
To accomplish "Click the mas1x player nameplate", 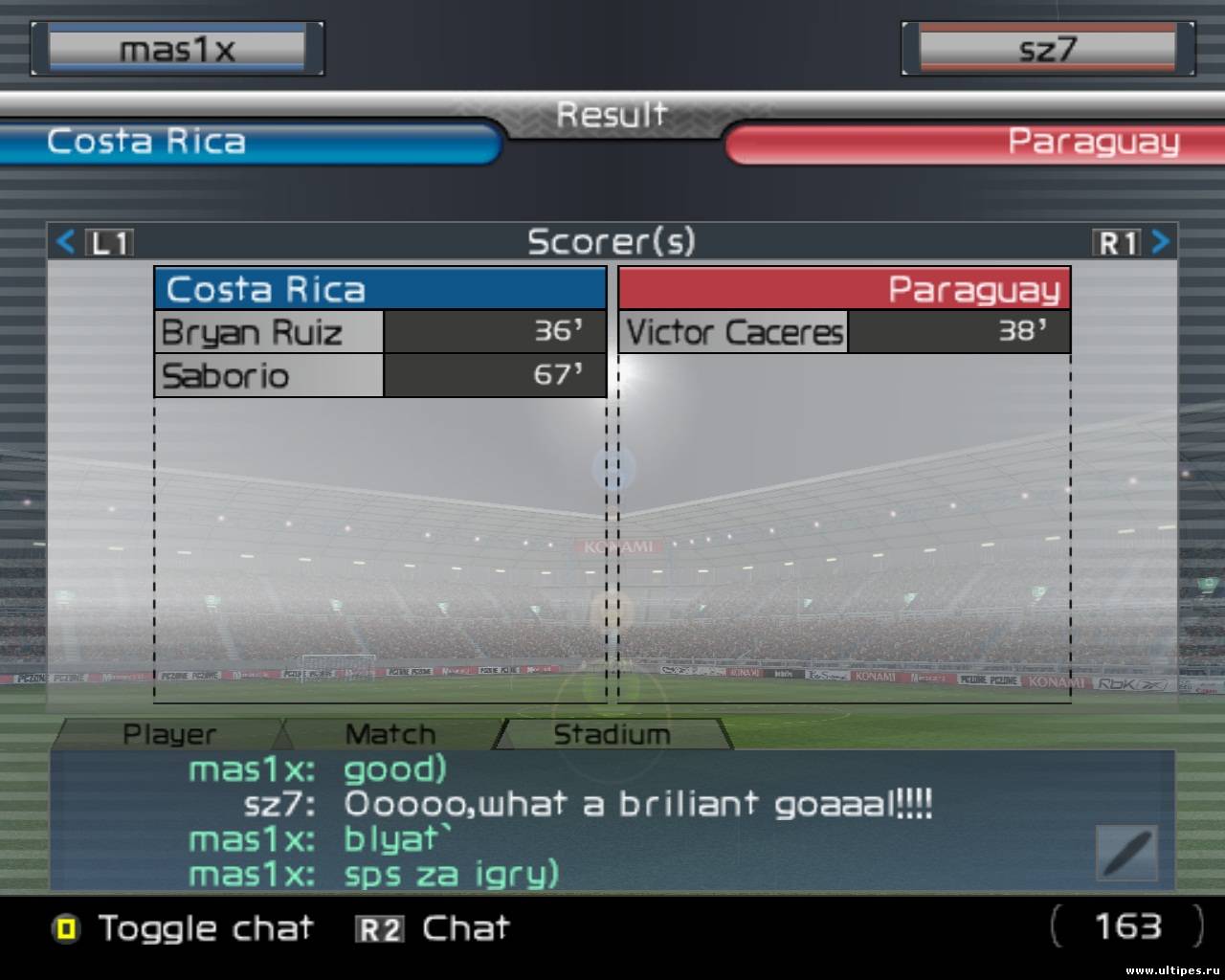I will coord(177,49).
